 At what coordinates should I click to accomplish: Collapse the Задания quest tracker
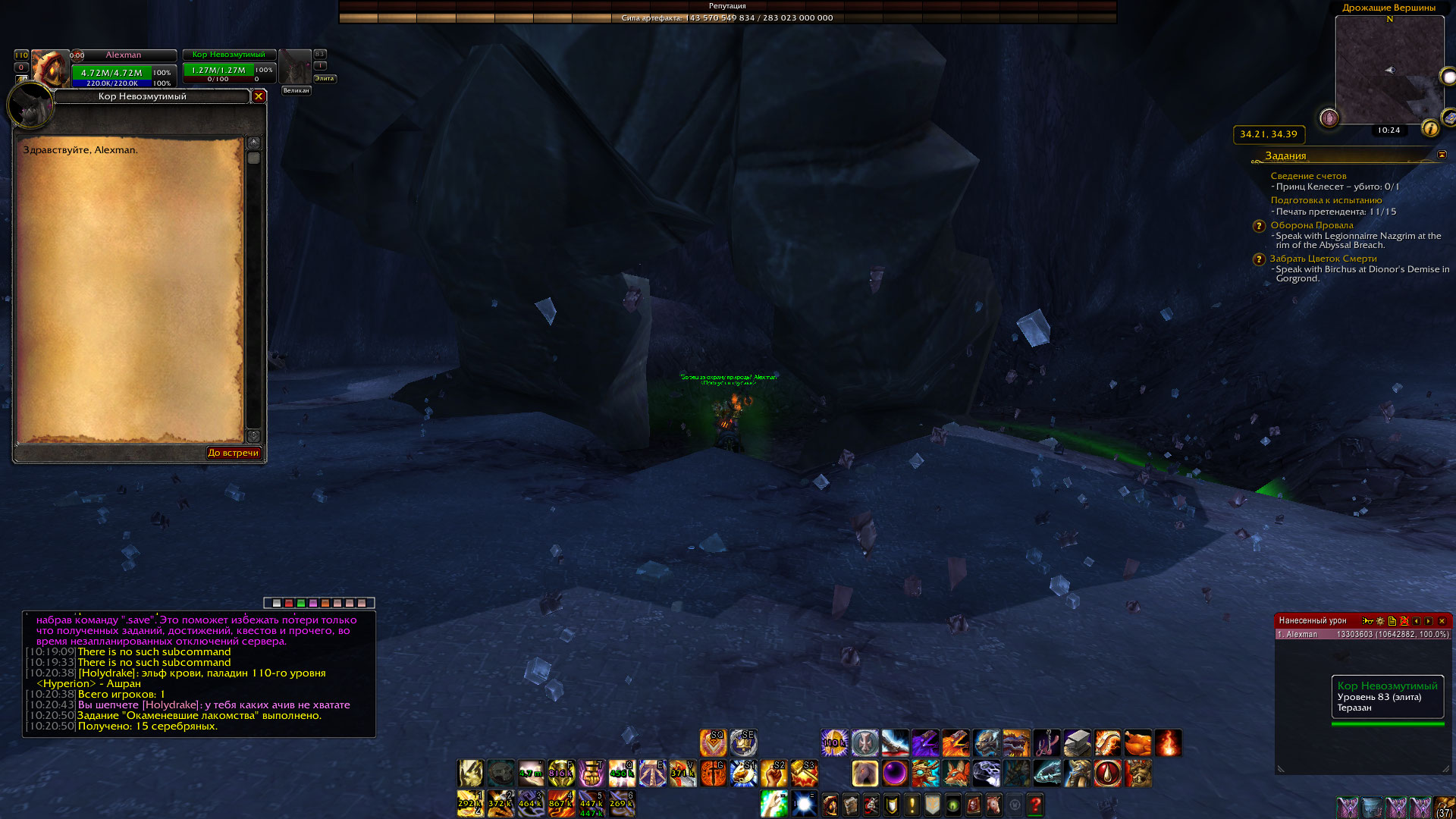[1442, 155]
